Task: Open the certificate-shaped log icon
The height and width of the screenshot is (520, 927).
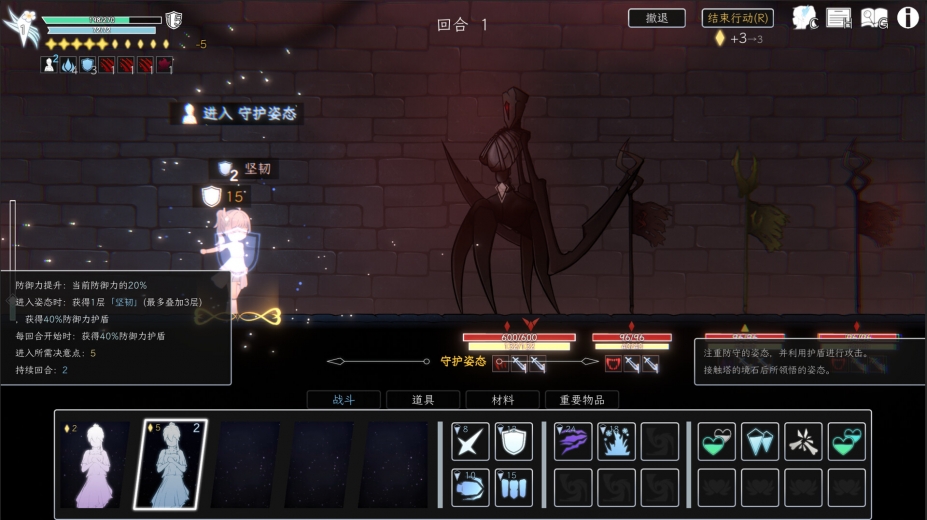Action: [x=838, y=17]
